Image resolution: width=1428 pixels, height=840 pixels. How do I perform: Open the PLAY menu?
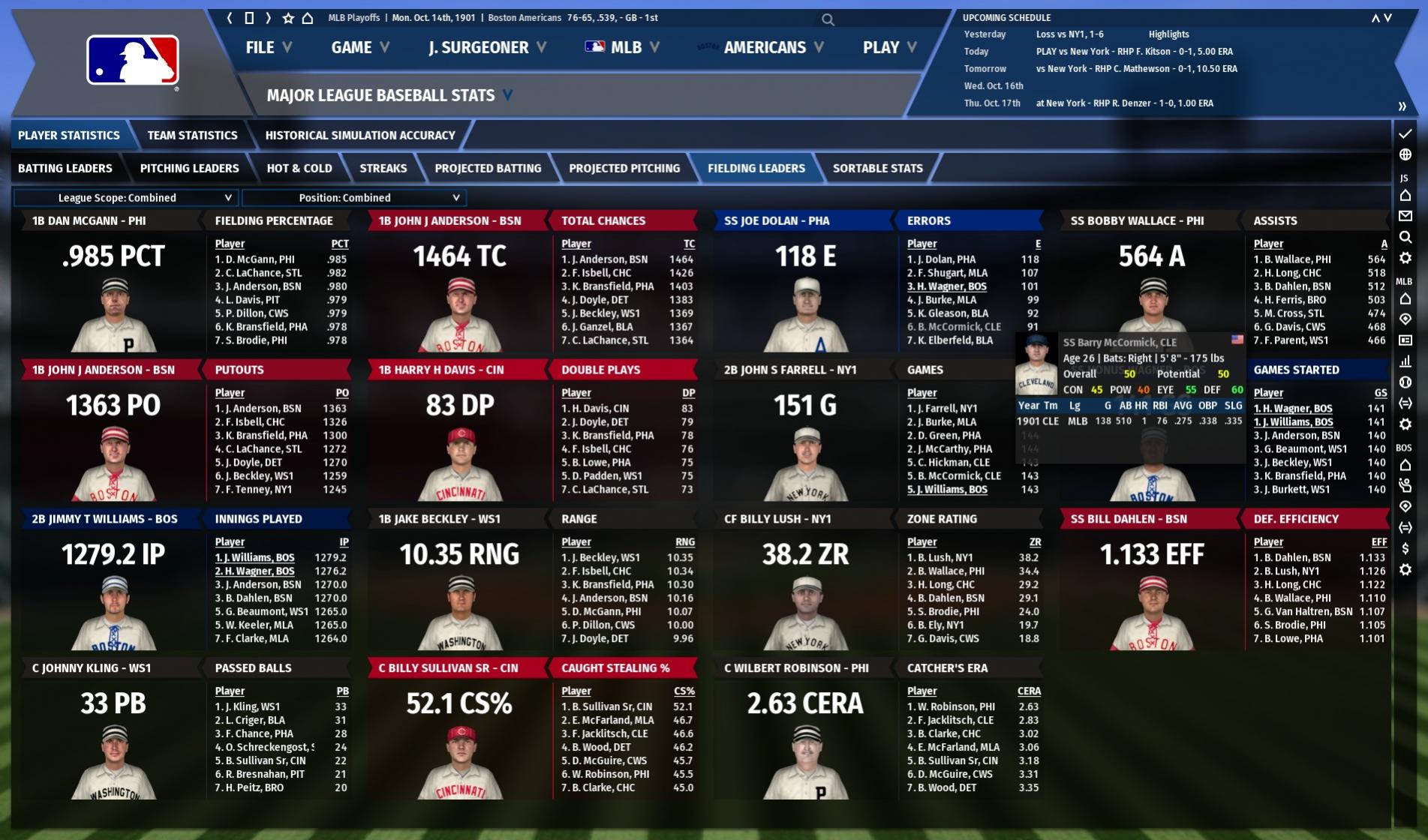pyautogui.click(x=889, y=48)
